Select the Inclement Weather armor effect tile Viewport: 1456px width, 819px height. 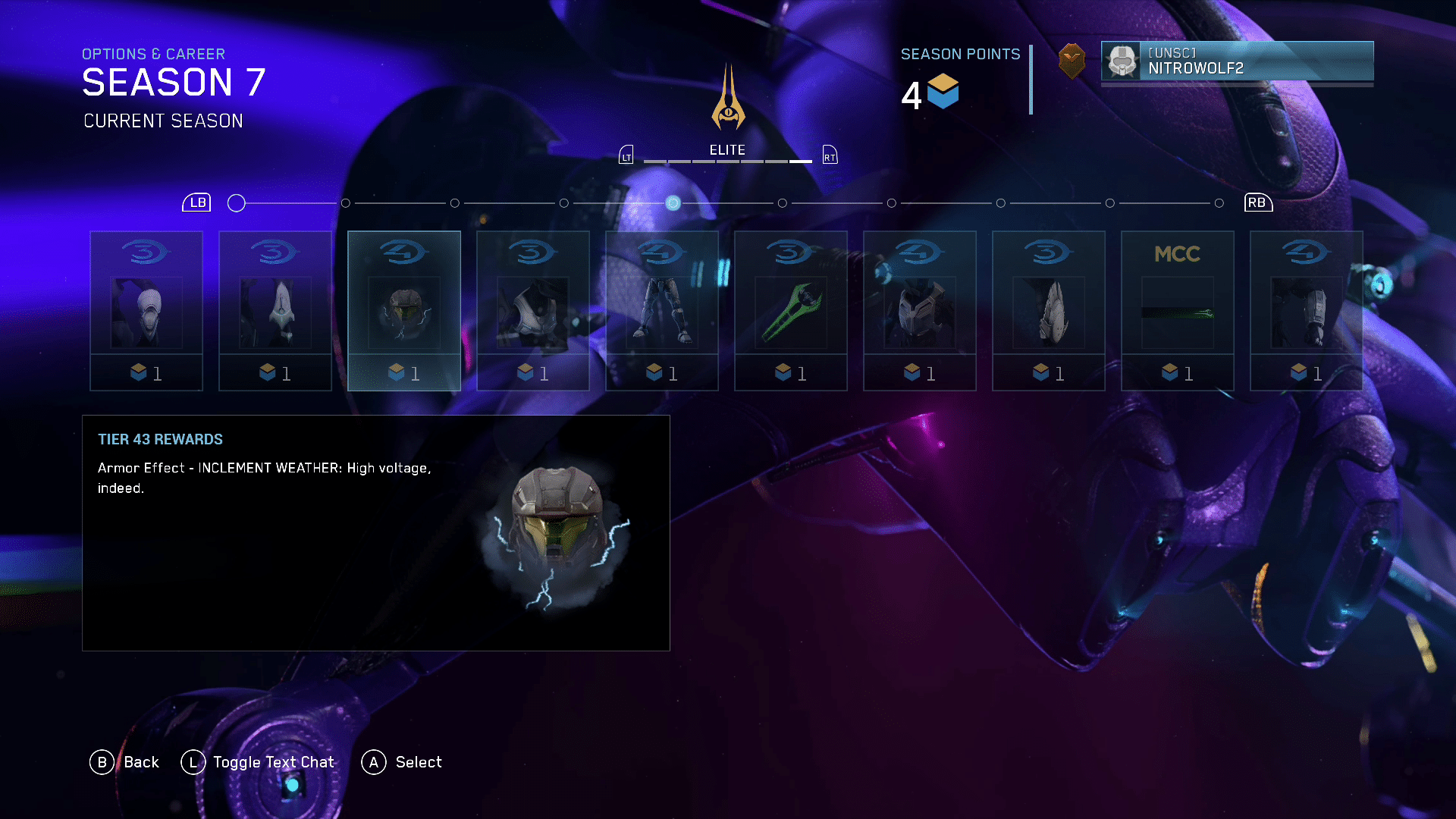click(404, 310)
